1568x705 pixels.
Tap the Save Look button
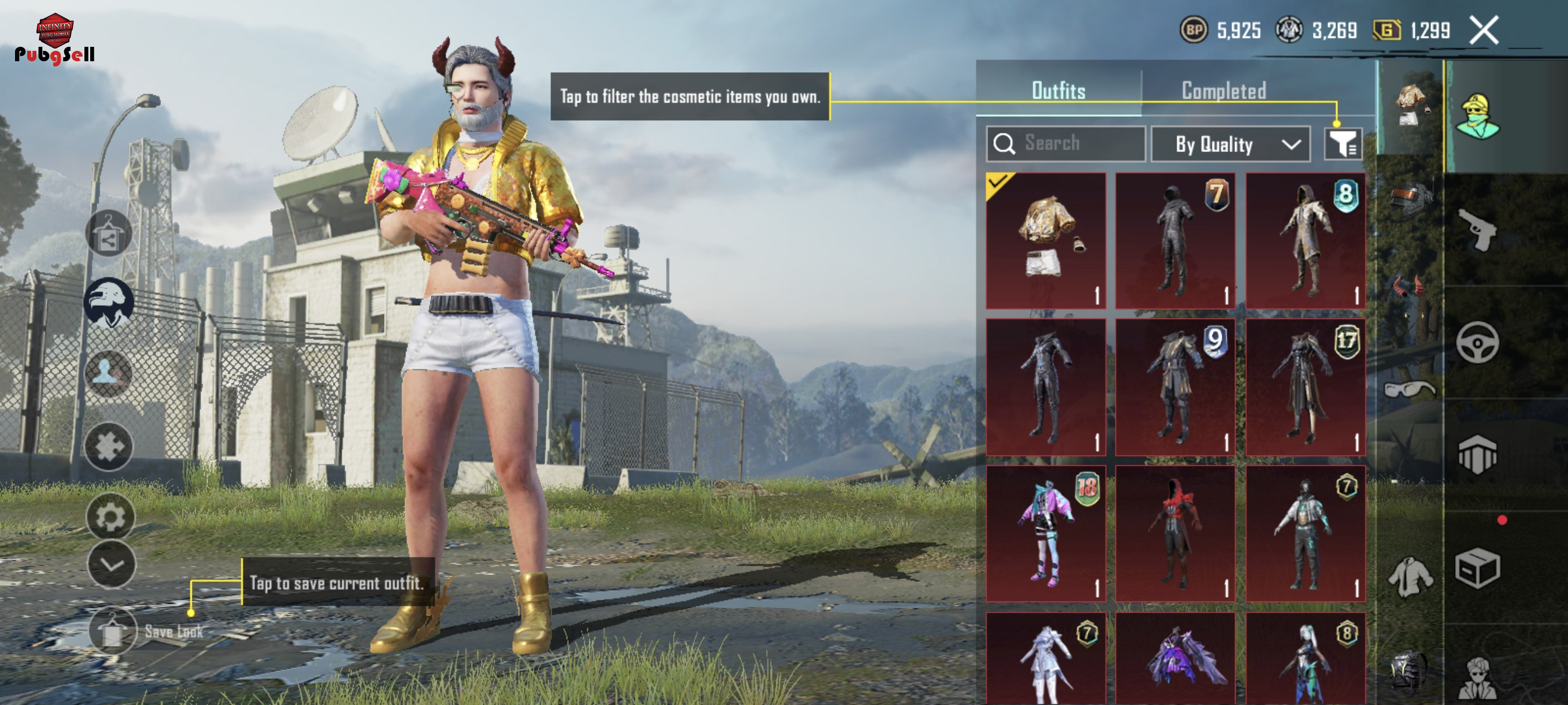[x=113, y=631]
